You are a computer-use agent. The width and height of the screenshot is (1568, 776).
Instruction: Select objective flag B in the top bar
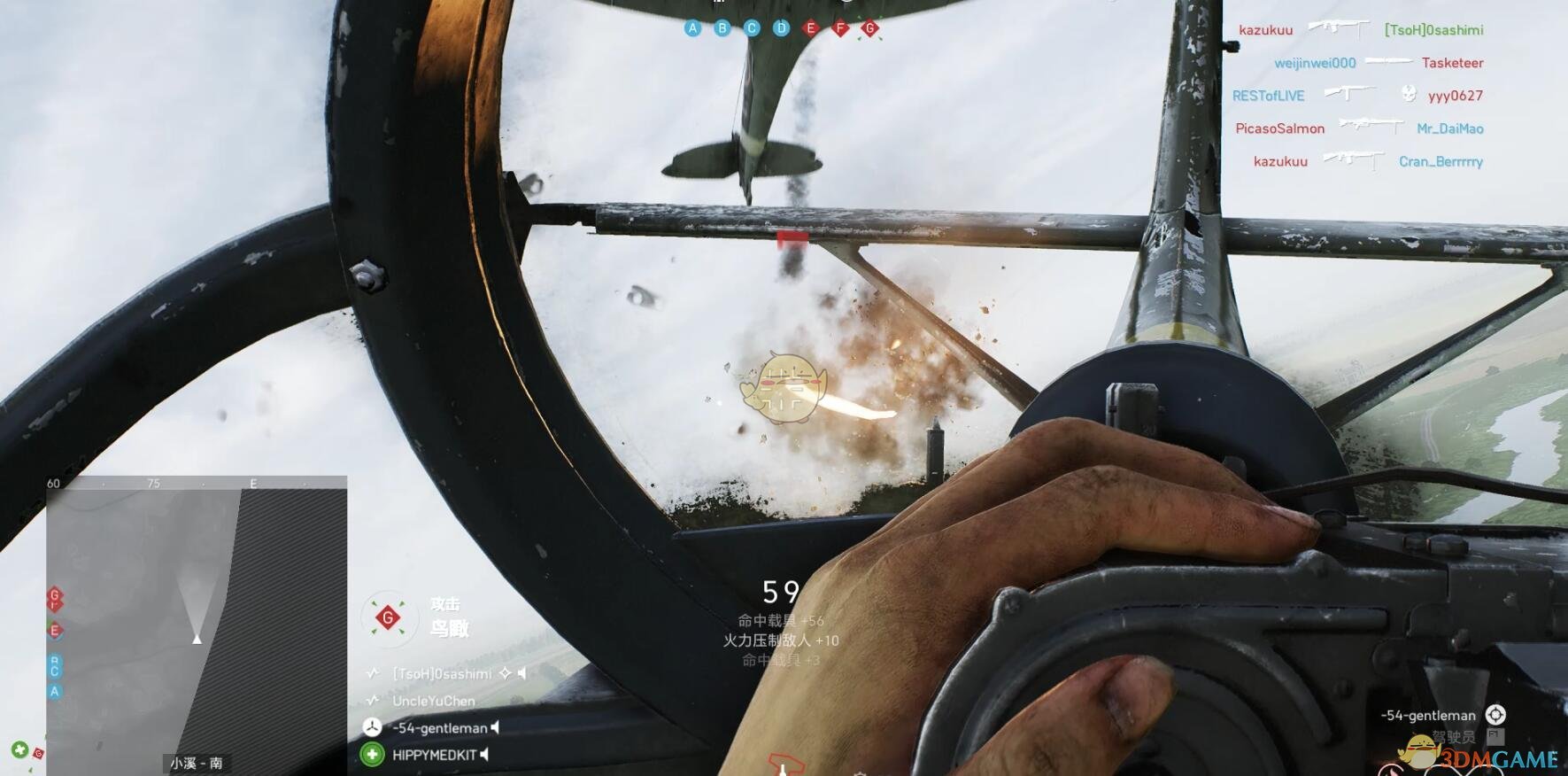click(x=722, y=28)
